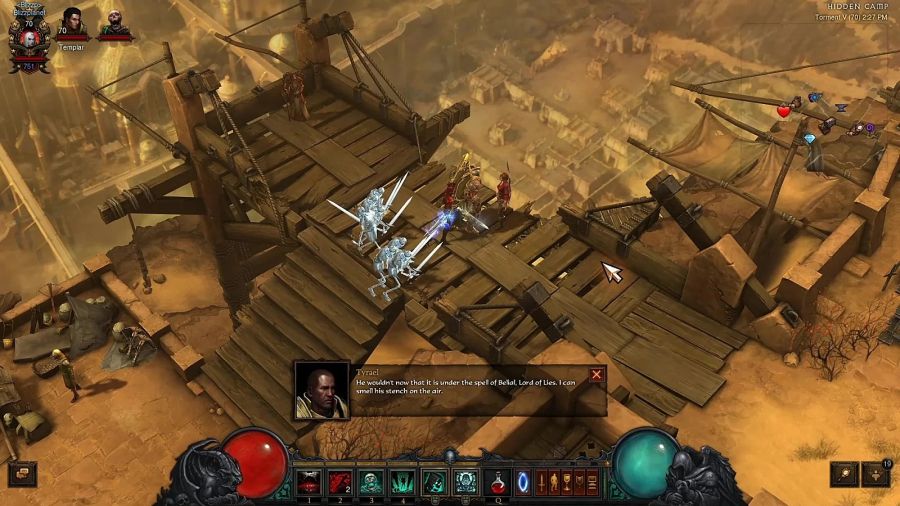Click the Blizzplanet player portrait
The width and height of the screenshot is (900, 506).
tap(28, 37)
